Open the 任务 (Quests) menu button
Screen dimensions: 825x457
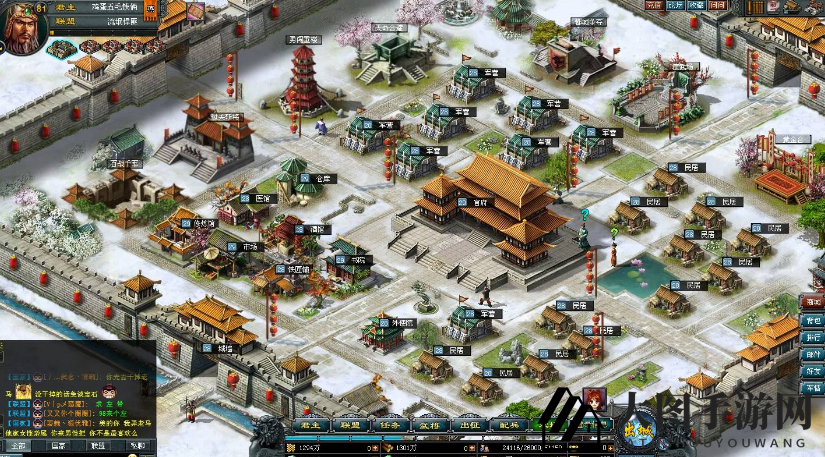pos(391,424)
